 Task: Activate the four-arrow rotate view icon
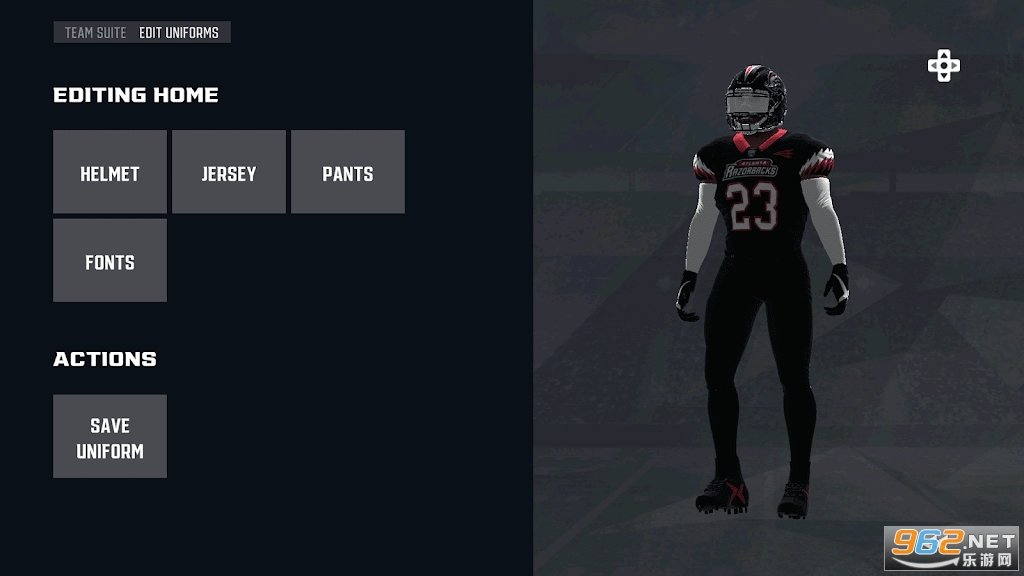[x=943, y=66]
